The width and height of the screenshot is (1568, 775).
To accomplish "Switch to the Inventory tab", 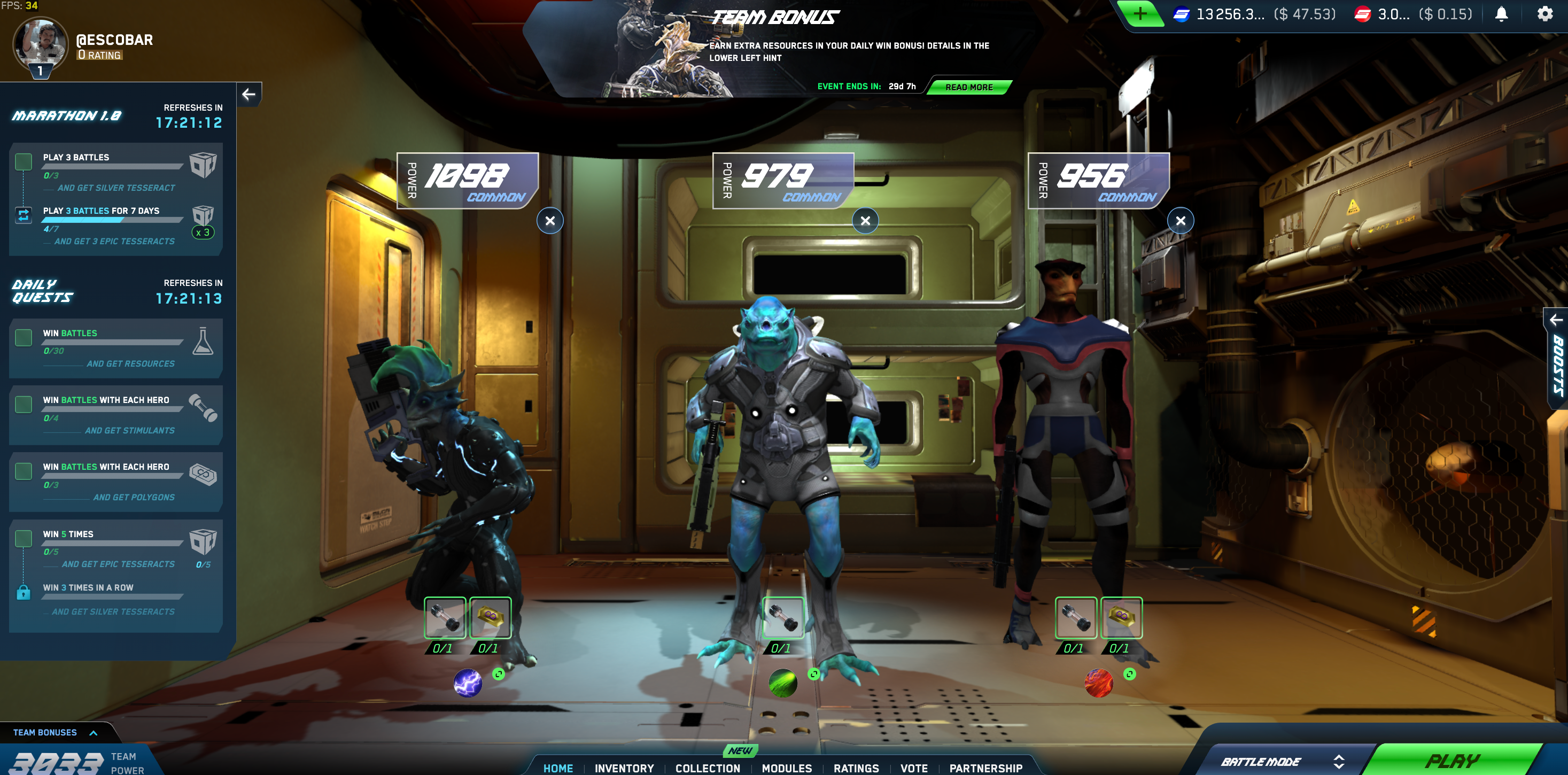I will (x=624, y=768).
